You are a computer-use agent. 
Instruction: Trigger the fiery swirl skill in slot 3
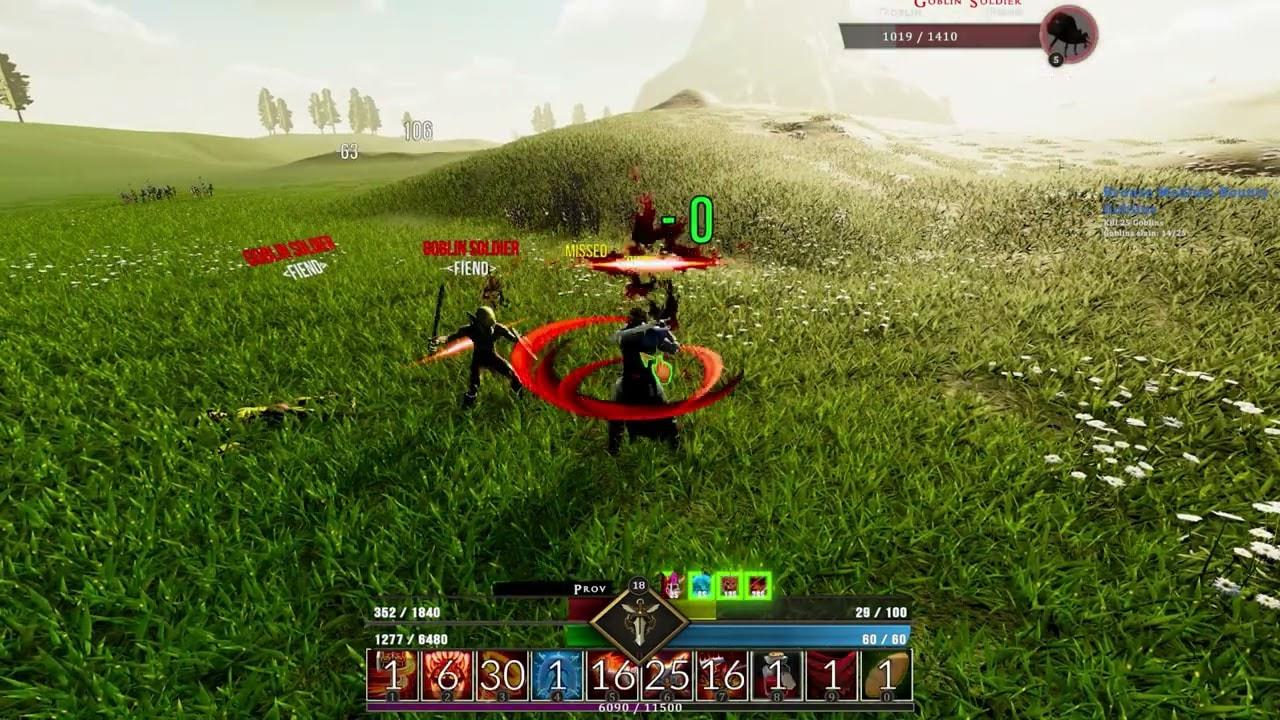502,676
